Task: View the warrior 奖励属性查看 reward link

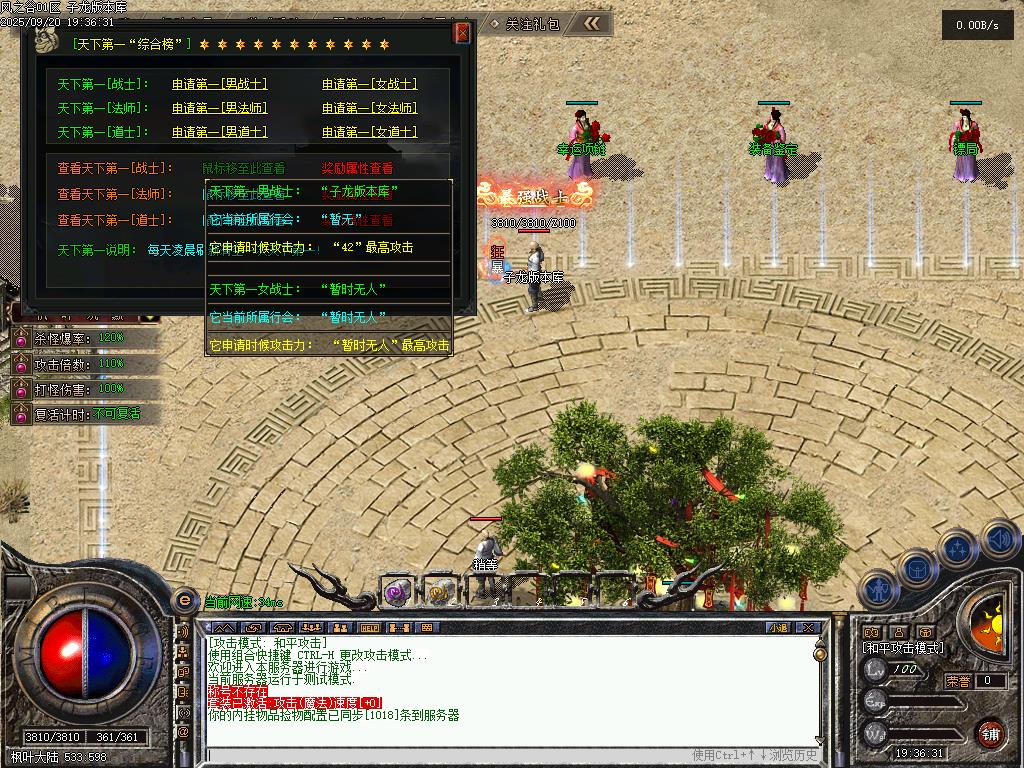Action: click(x=357, y=168)
